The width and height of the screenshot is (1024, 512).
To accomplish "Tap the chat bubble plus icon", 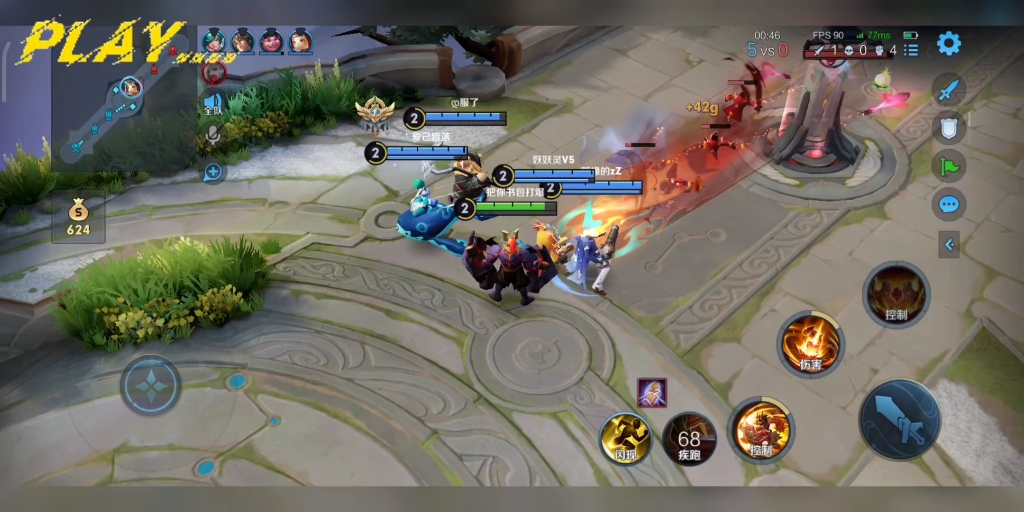I will [212, 172].
